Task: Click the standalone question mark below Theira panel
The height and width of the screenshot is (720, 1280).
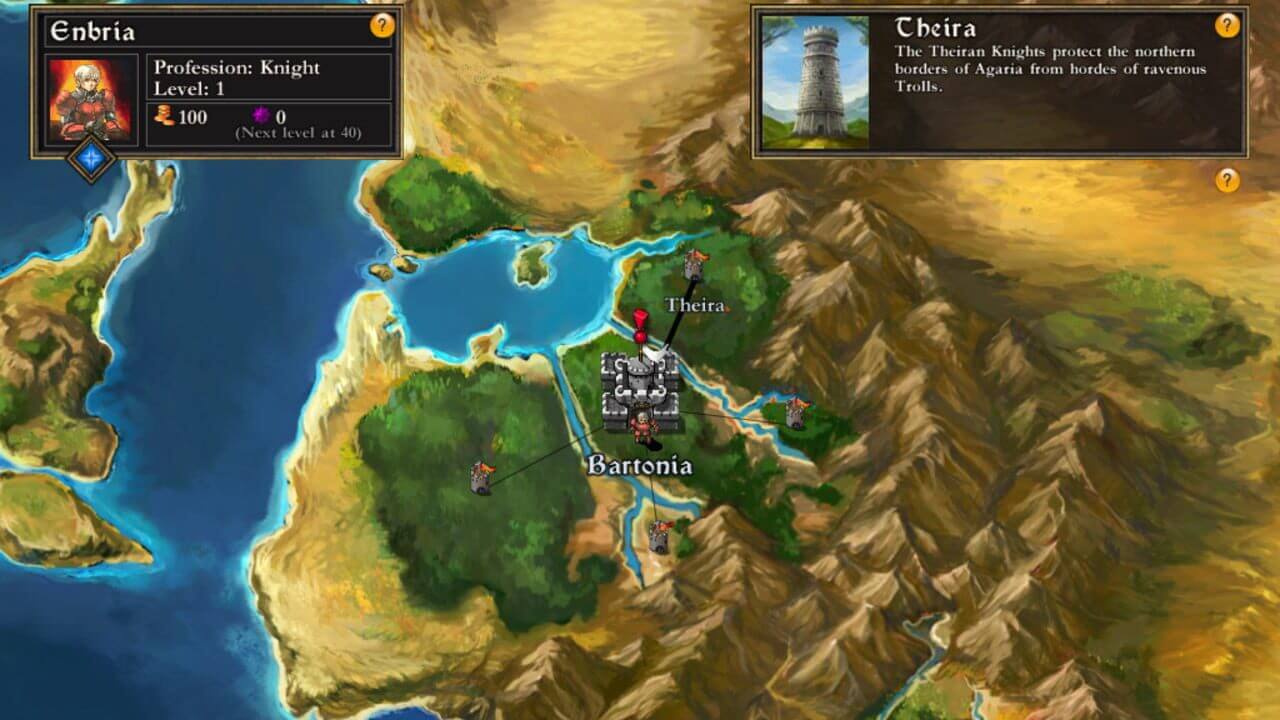Action: click(1227, 180)
